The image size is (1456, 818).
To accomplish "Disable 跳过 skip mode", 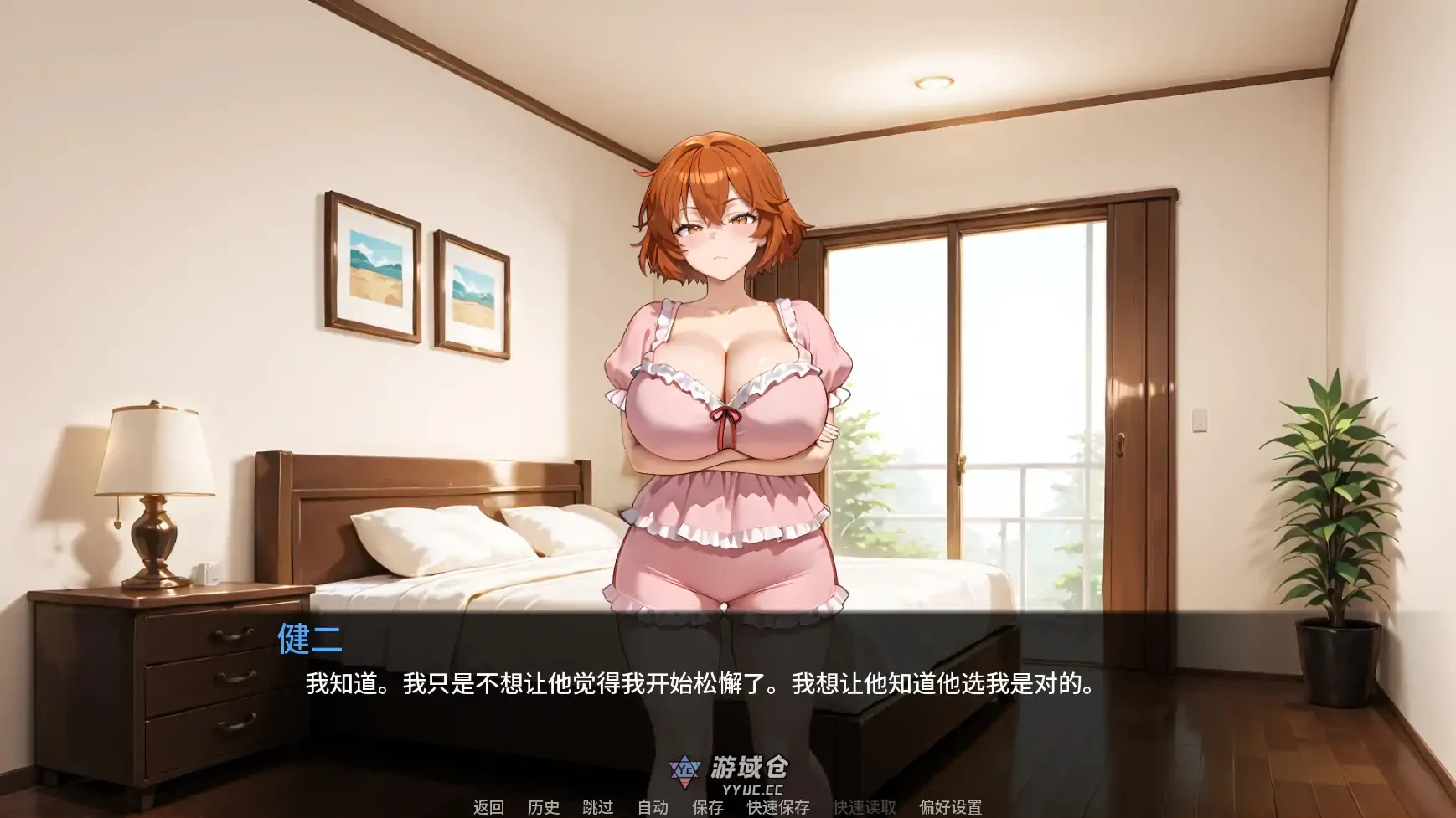I will [598, 807].
